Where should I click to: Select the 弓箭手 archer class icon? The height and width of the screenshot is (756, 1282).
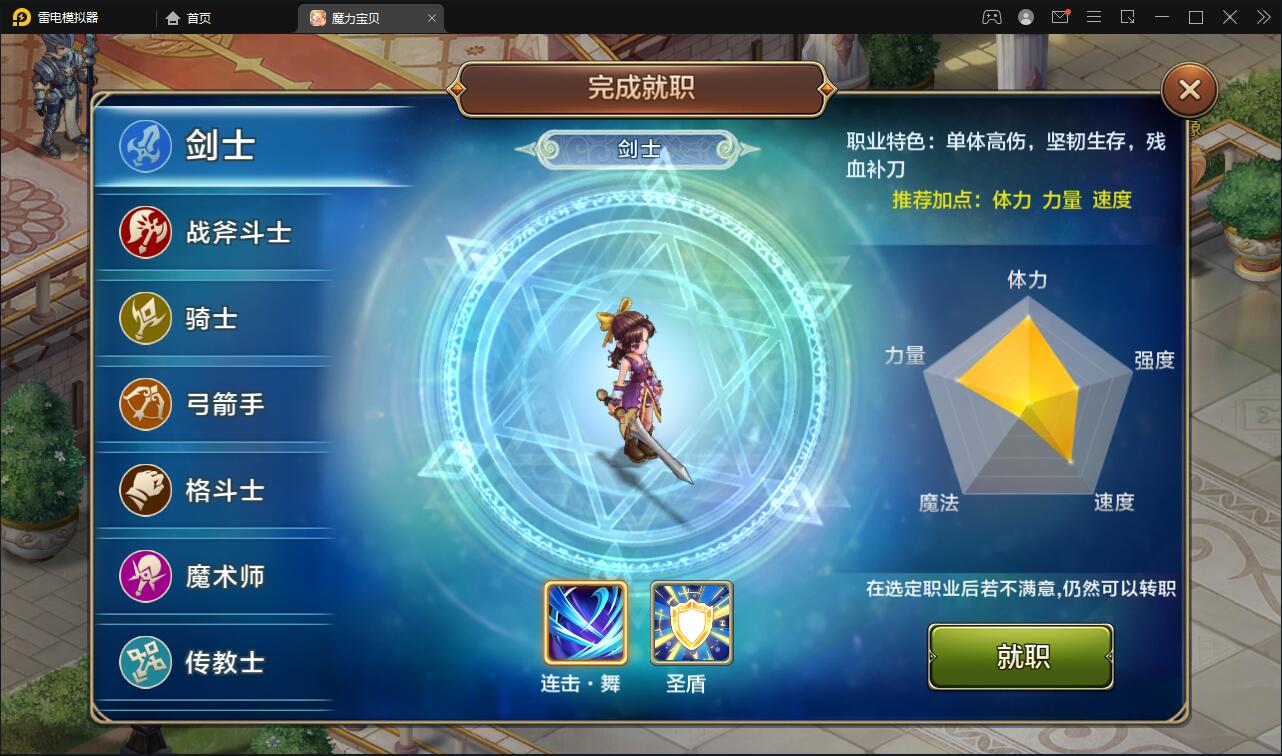click(145, 404)
